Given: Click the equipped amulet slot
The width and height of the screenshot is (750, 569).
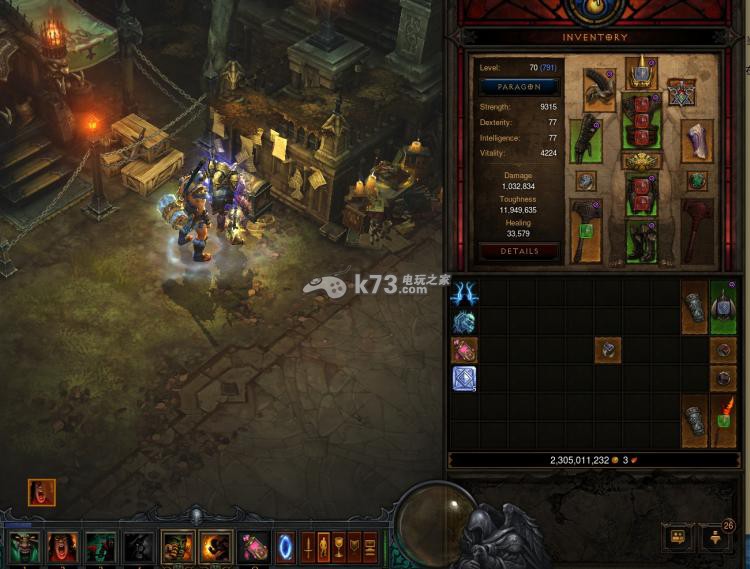Looking at the screenshot, I should pos(682,93).
